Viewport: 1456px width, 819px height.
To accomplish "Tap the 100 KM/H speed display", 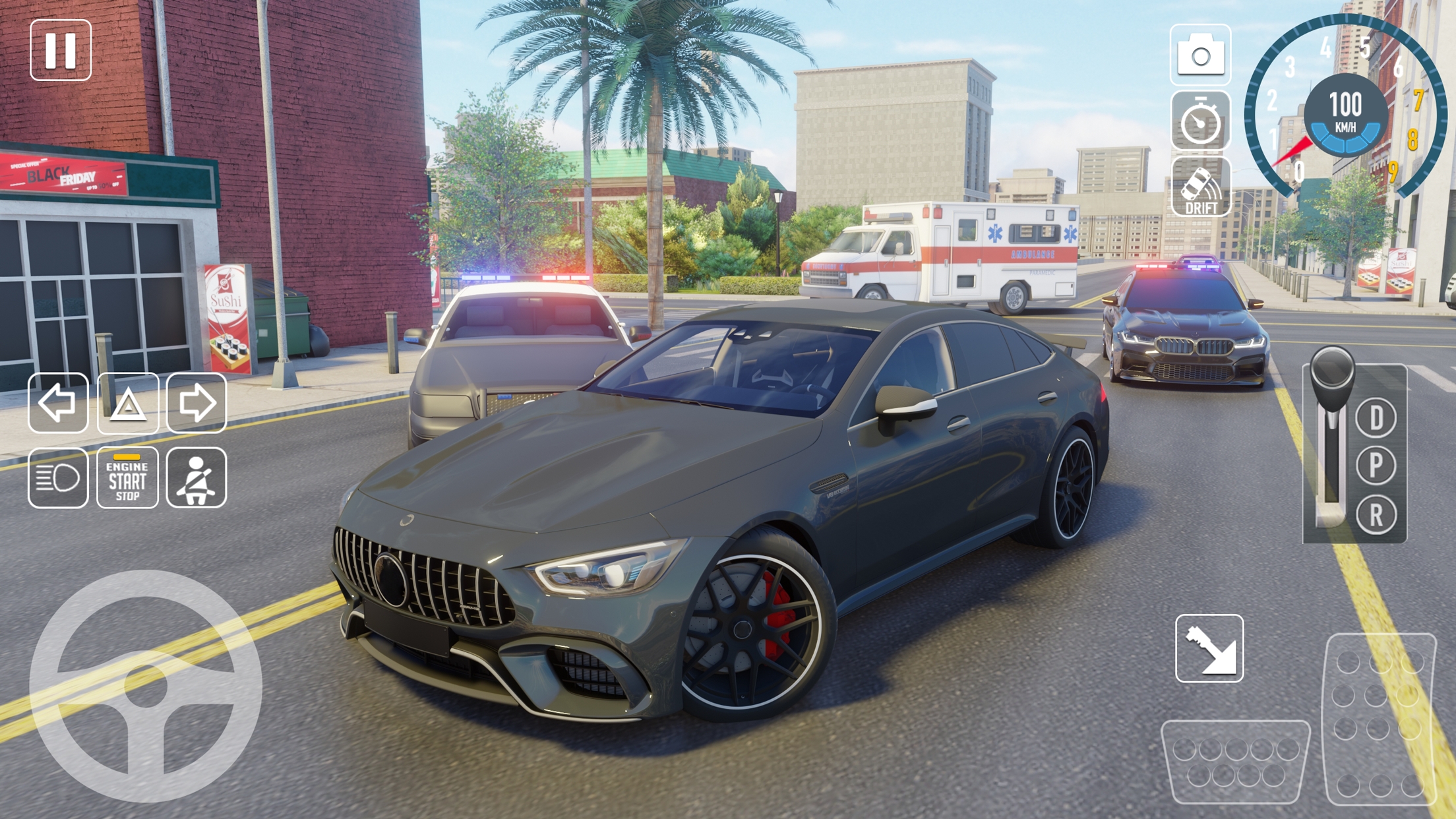I will point(1347,113).
